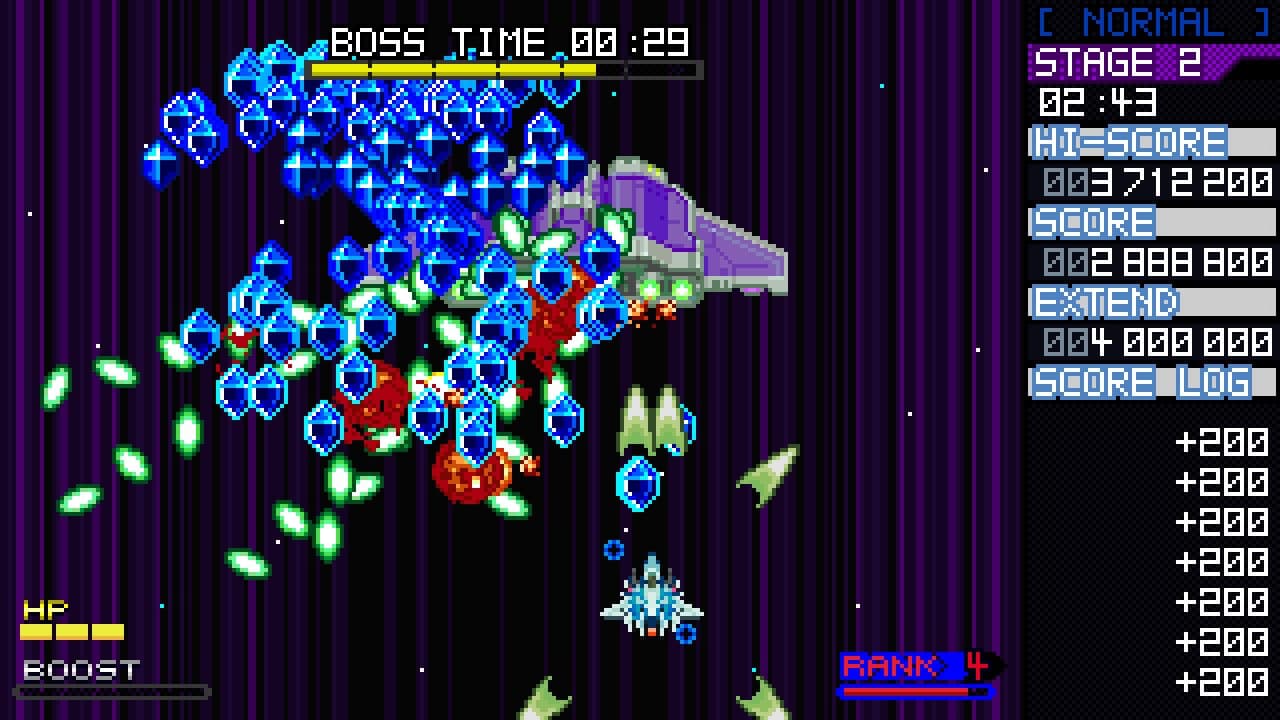Click the yellow boss health bar

(x=450, y=69)
